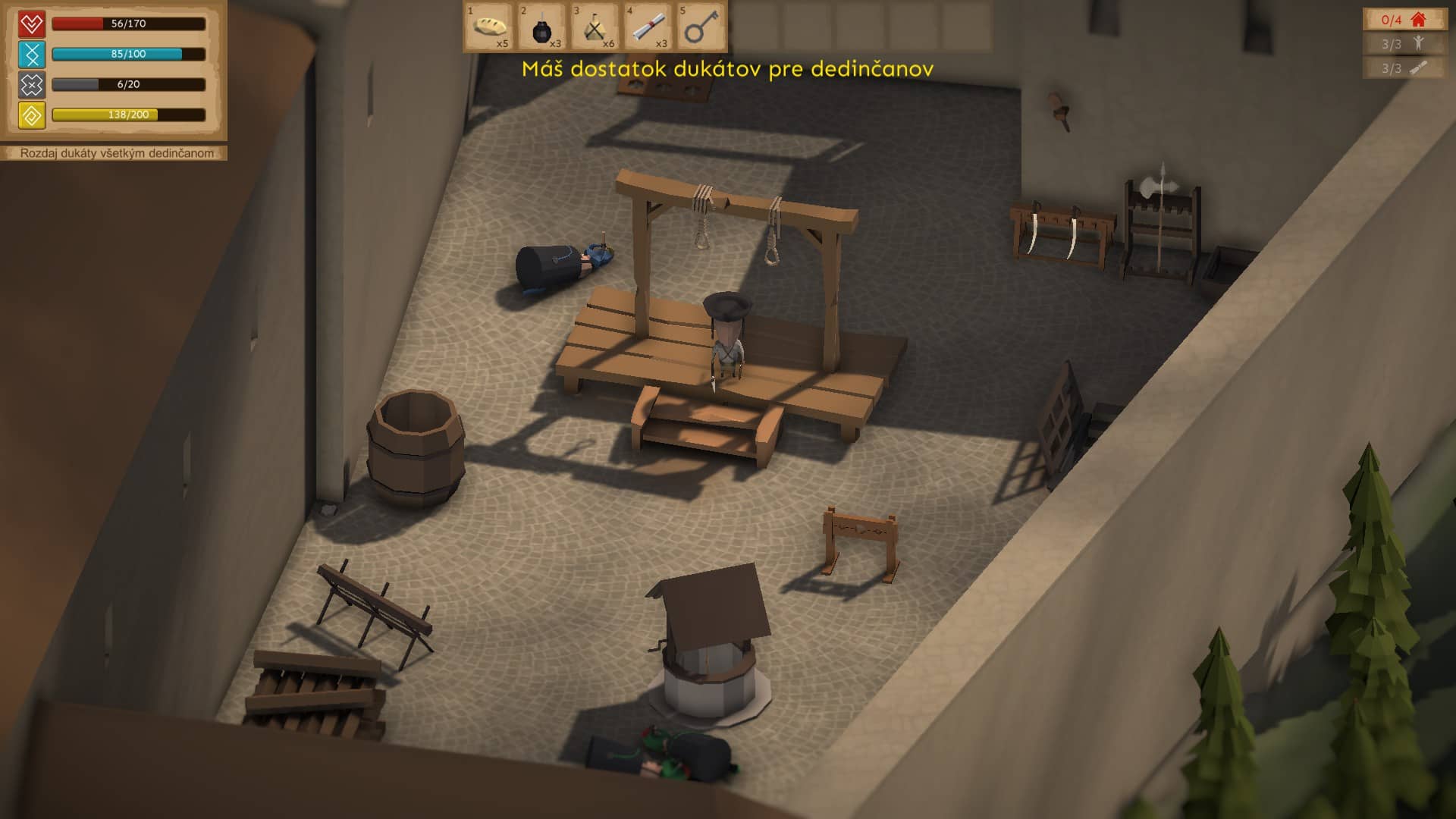Pick the rolled scroll in slot 4
The width and height of the screenshot is (1456, 819).
648,27
